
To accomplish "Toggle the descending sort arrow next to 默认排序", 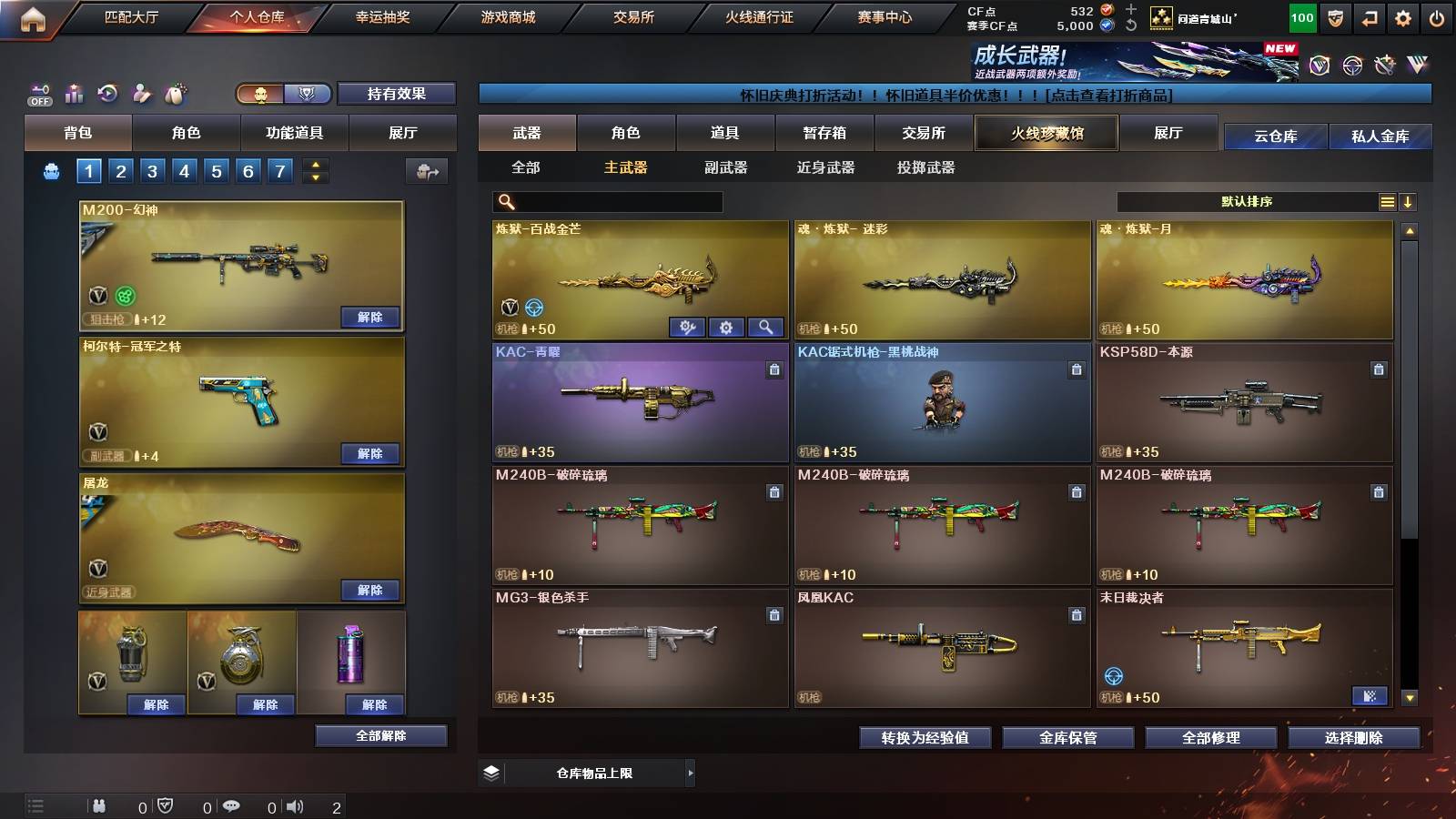I will [x=1409, y=201].
